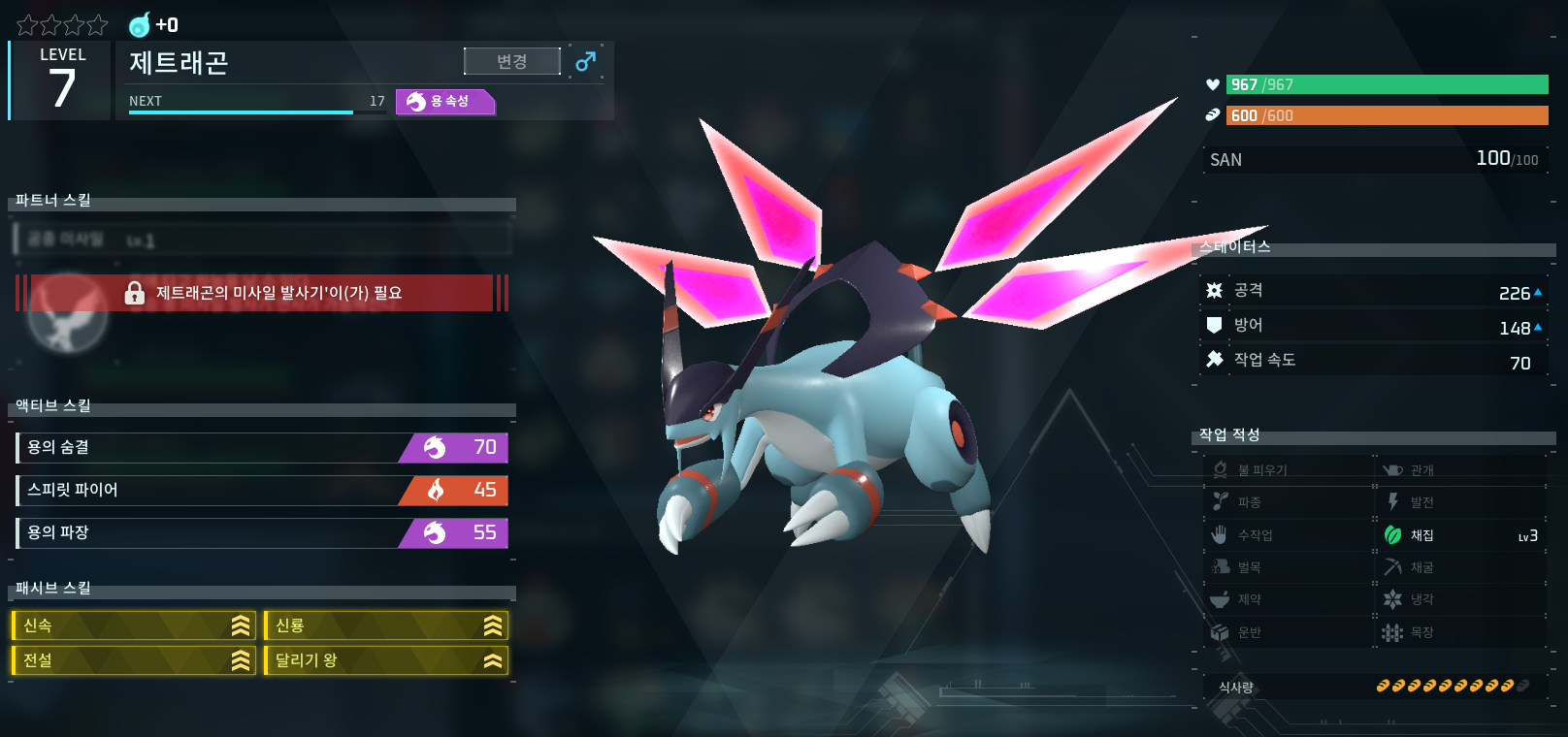Click the 신속 passive skill
This screenshot has width=1568, height=737.
(134, 625)
